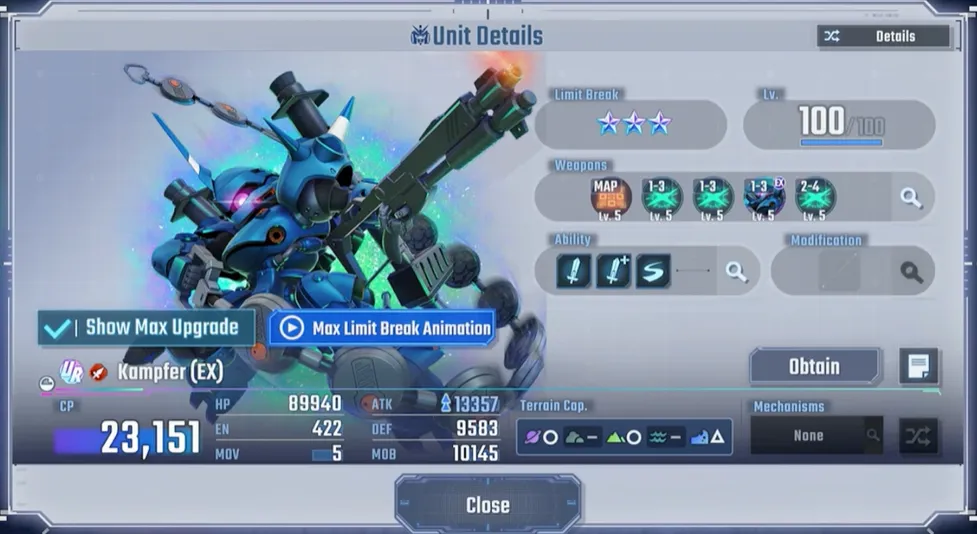Switch view with the Details button

(882, 36)
